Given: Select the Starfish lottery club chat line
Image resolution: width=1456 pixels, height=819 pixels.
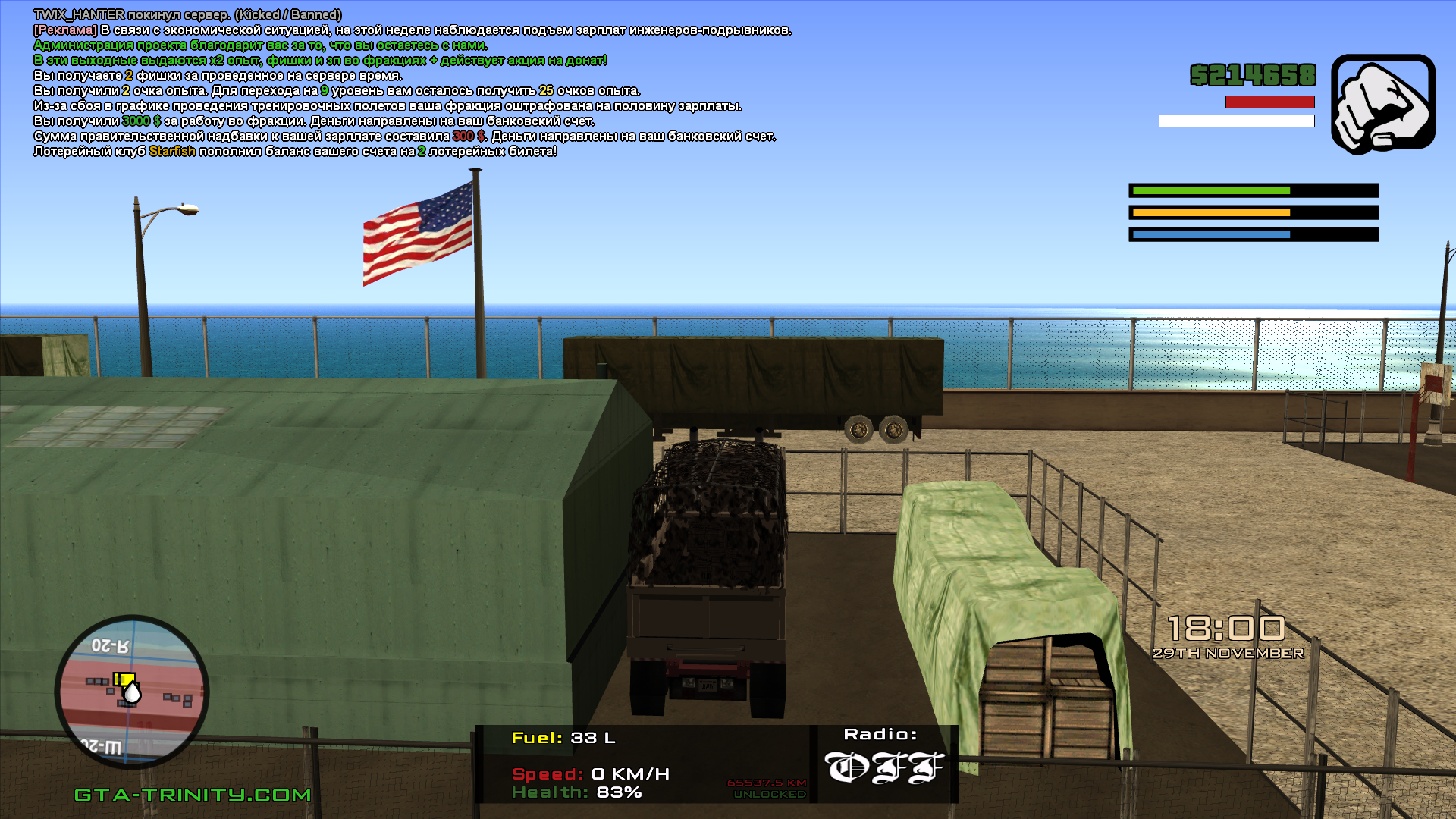Looking at the screenshot, I should [x=296, y=152].
